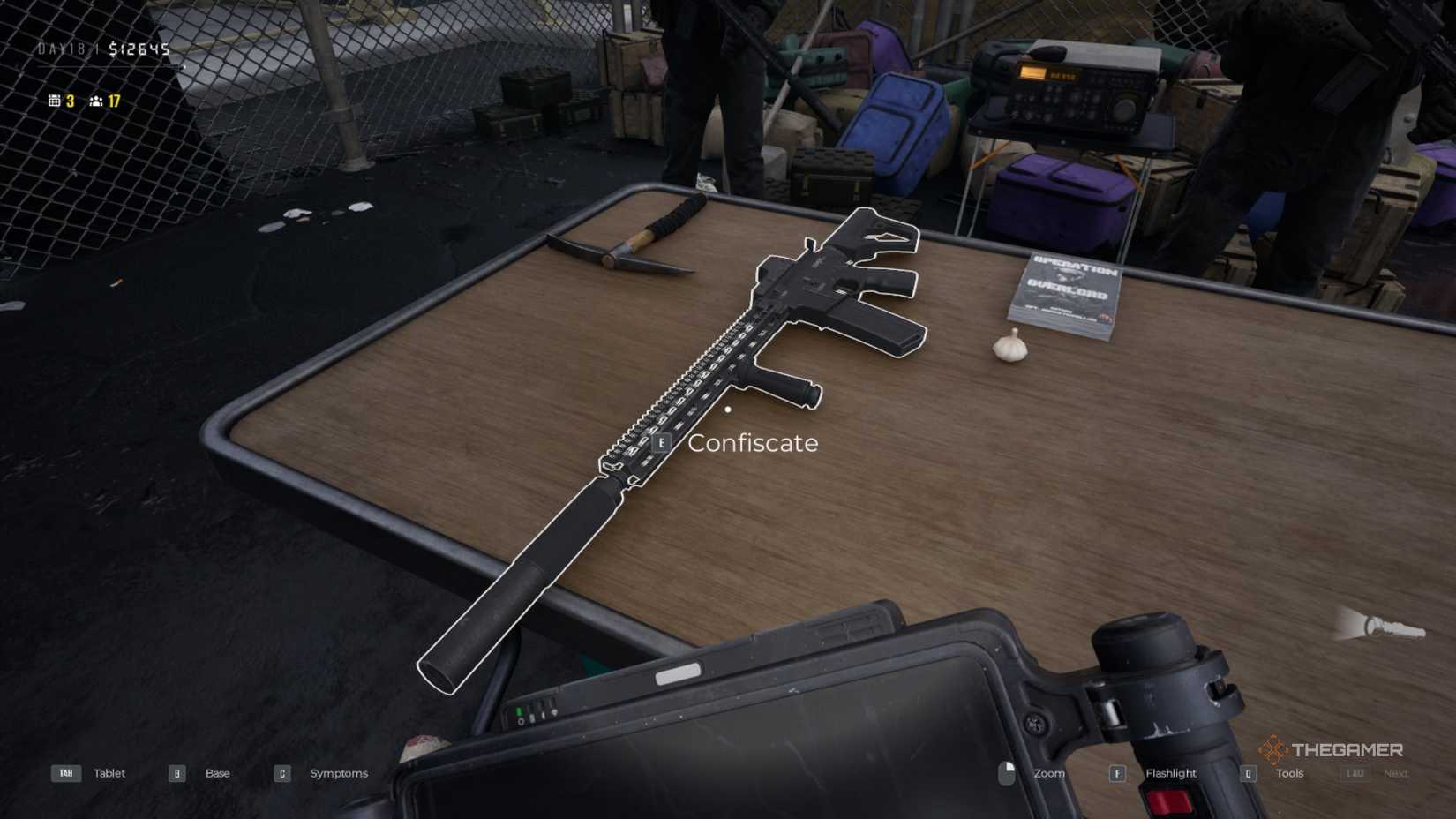This screenshot has height=819, width=1456.
Task: Click Next beside the LALT prompt
Action: (1397, 773)
